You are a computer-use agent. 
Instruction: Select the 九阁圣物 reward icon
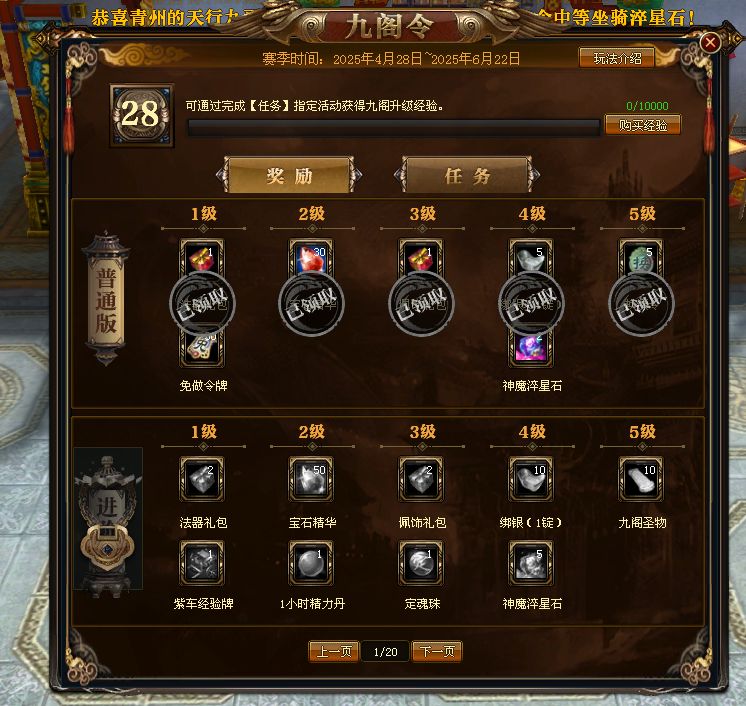[x=641, y=479]
